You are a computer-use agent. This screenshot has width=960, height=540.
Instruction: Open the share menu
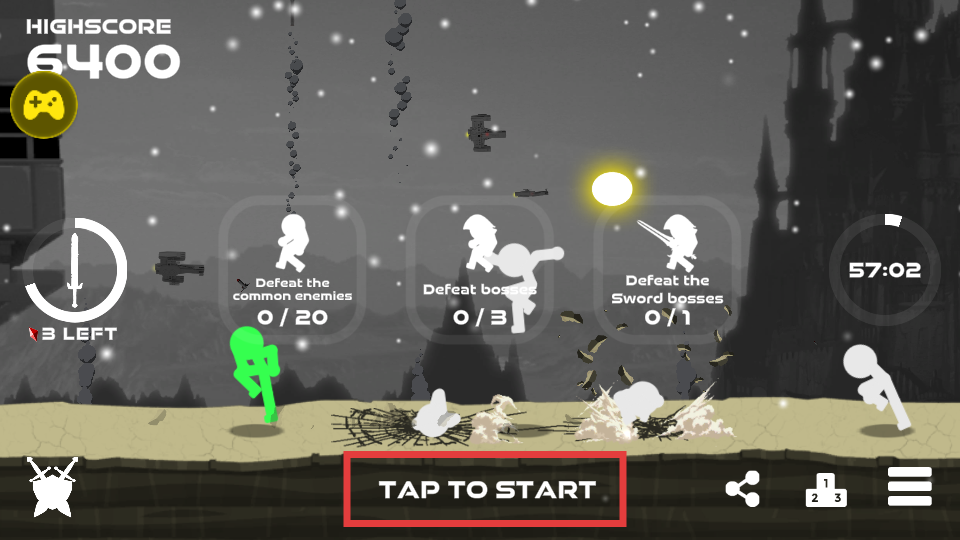[x=742, y=489]
